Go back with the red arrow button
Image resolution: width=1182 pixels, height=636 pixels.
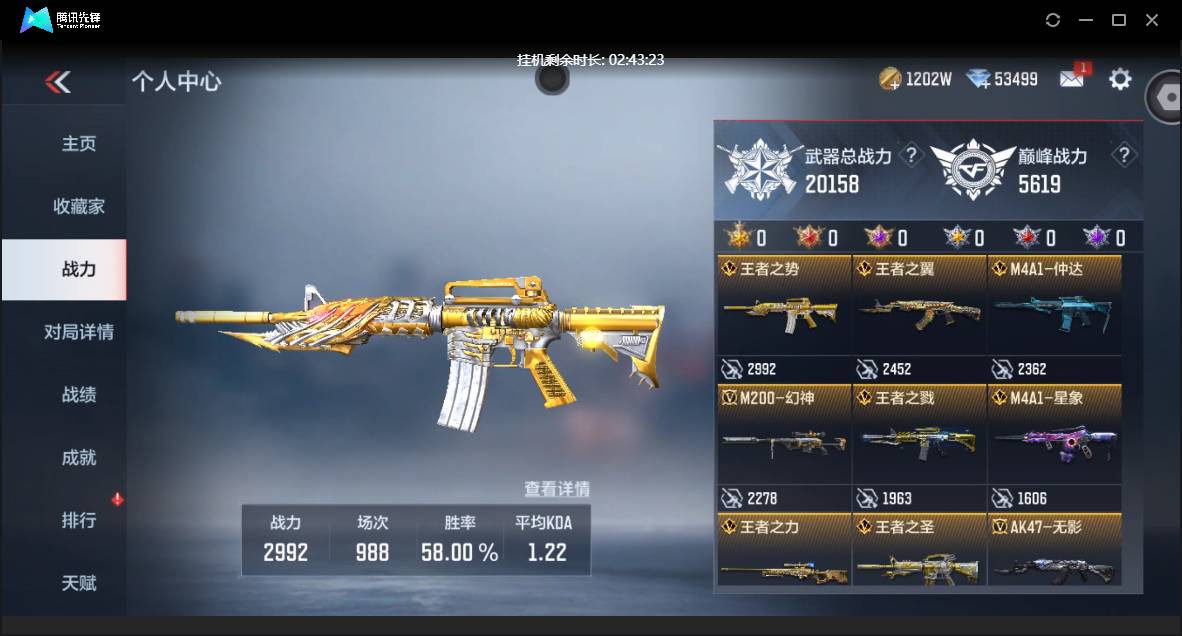[x=58, y=82]
